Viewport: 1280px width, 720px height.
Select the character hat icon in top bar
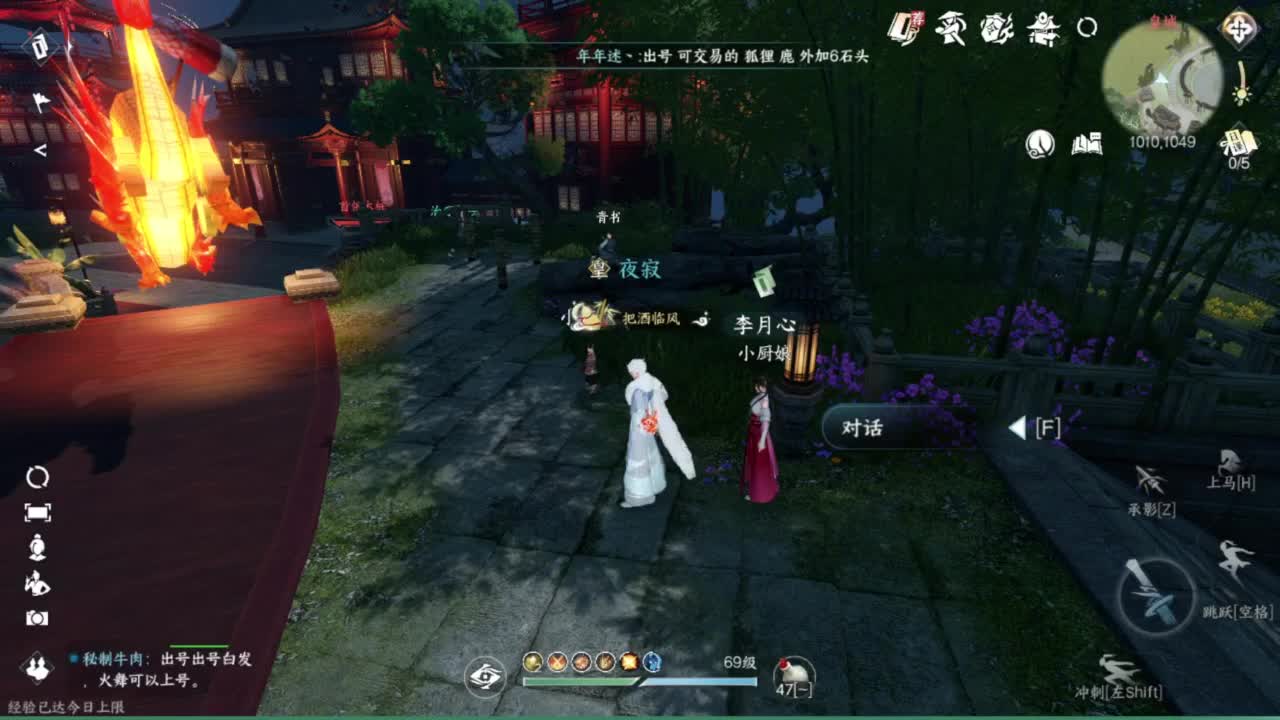coord(949,28)
